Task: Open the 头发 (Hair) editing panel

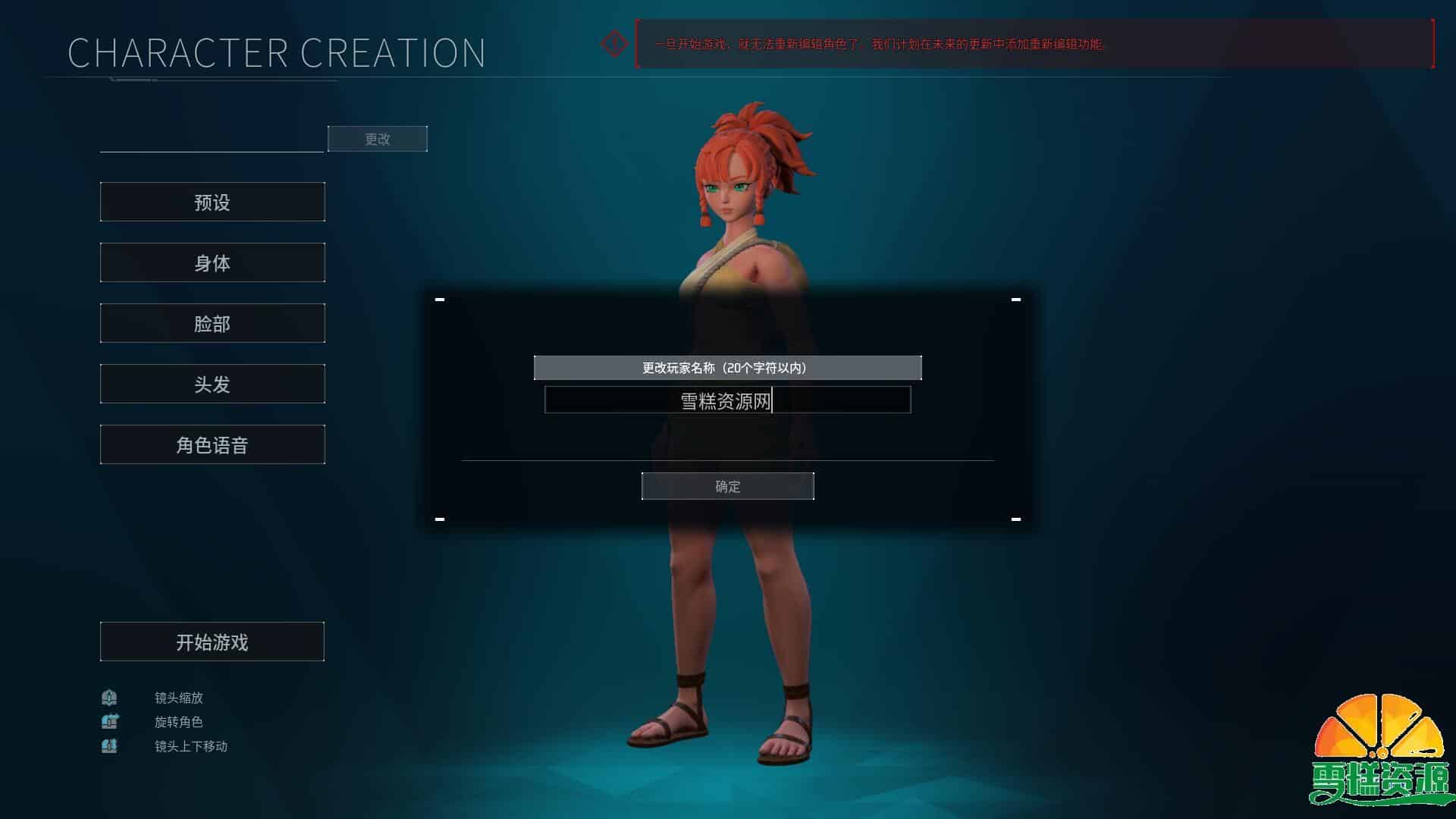Action: point(212,384)
